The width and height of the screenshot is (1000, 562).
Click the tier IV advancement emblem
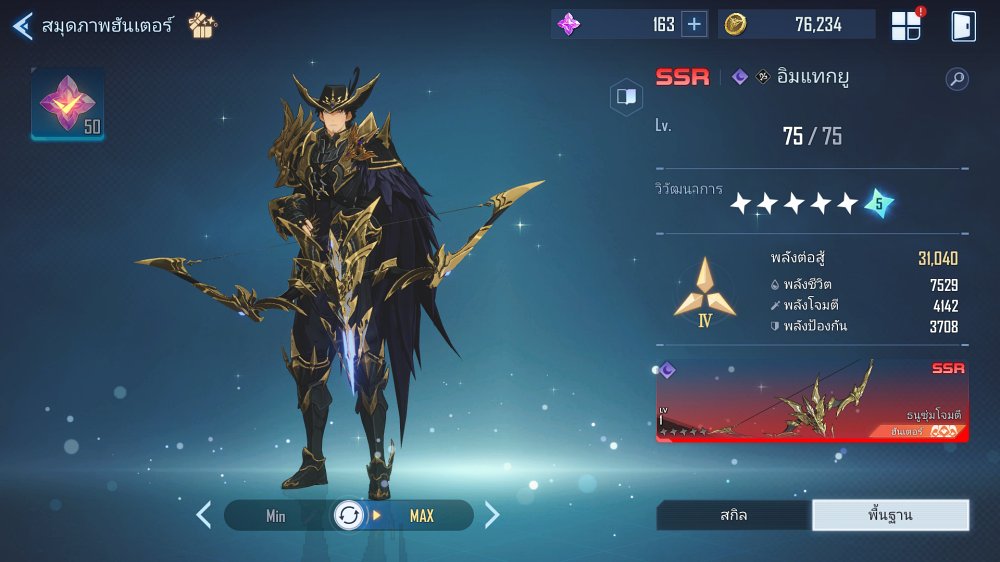pos(704,292)
